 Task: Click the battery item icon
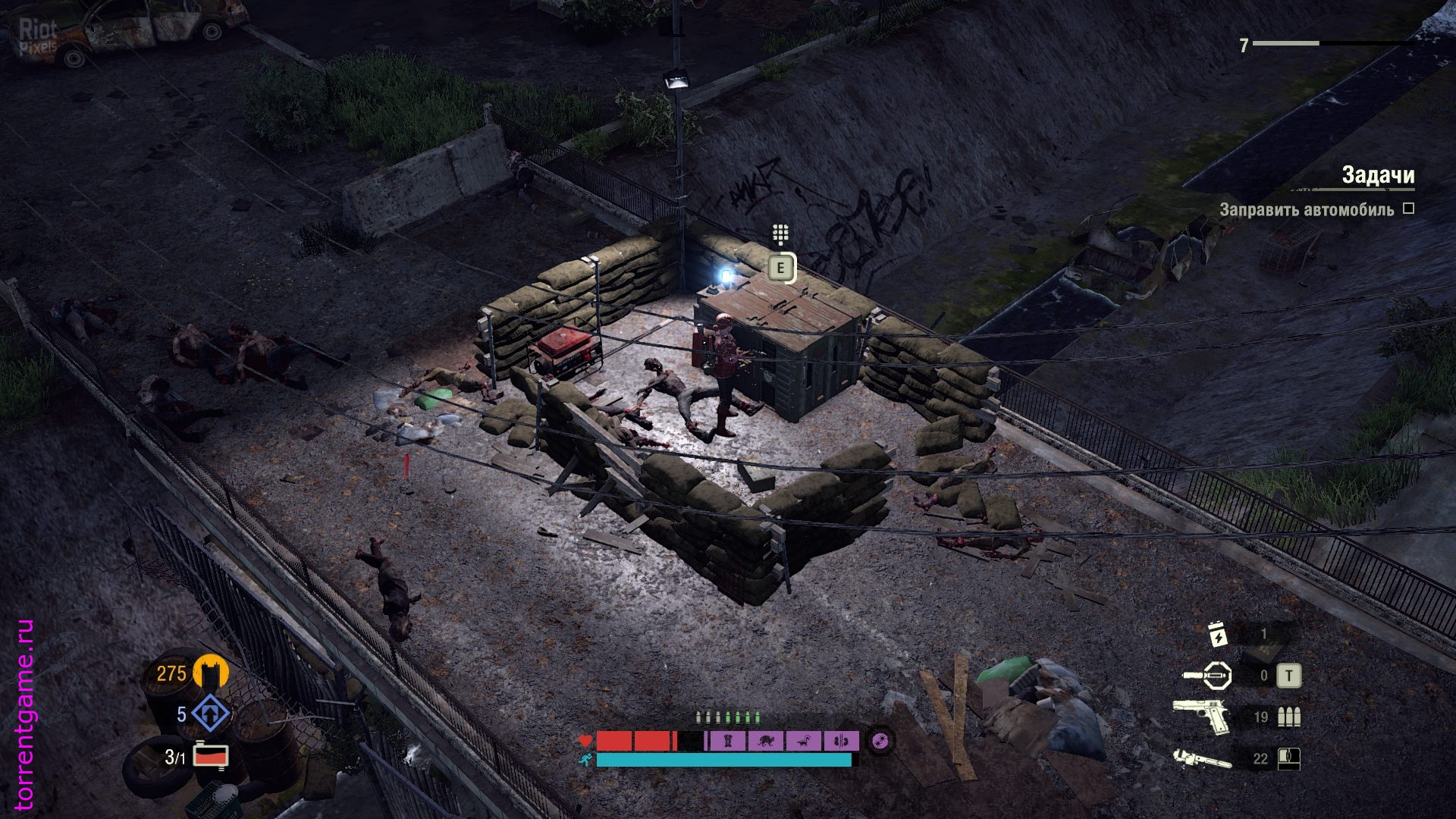click(1218, 634)
